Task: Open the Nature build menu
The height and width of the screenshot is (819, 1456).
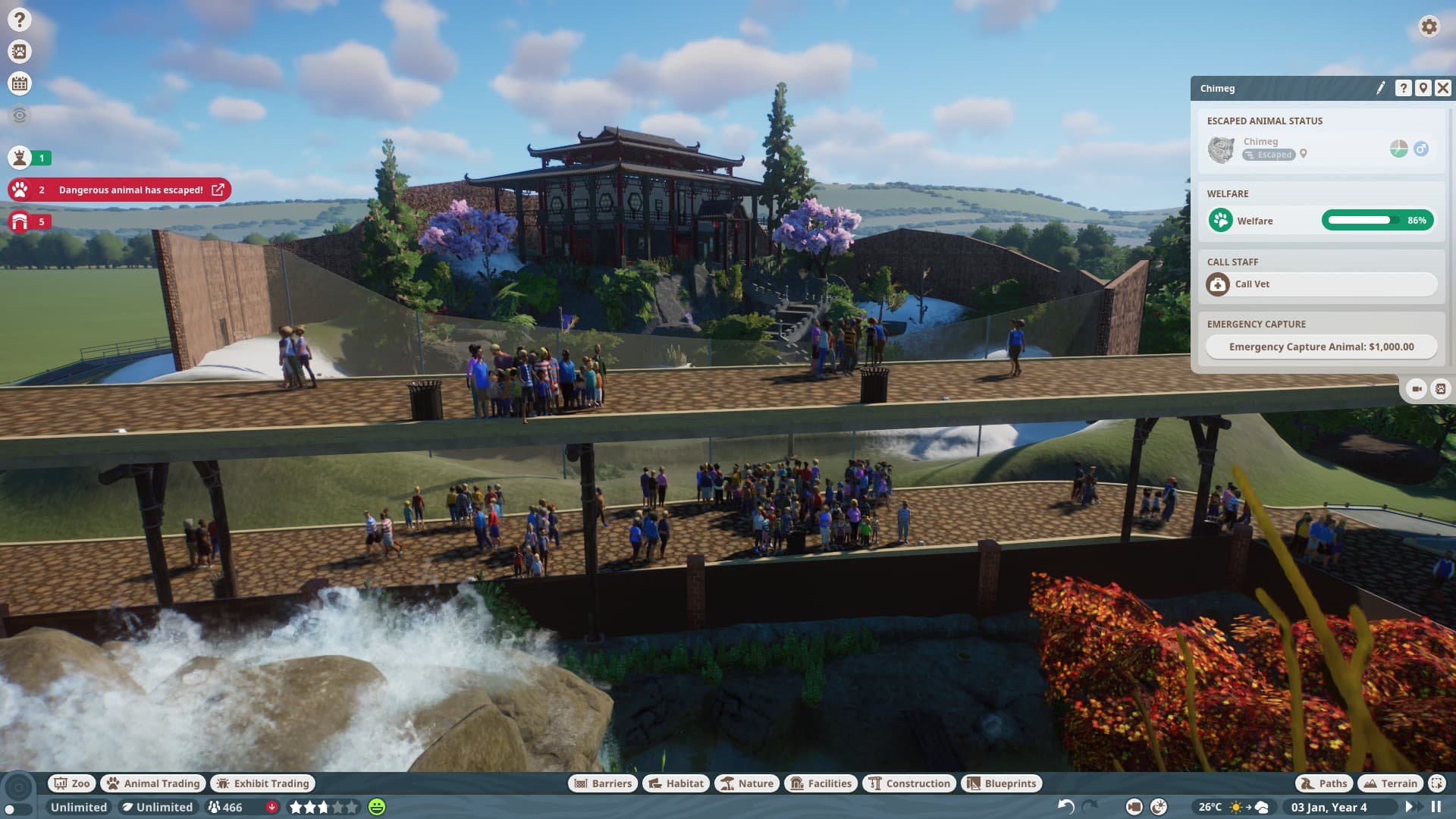Action: 747,783
